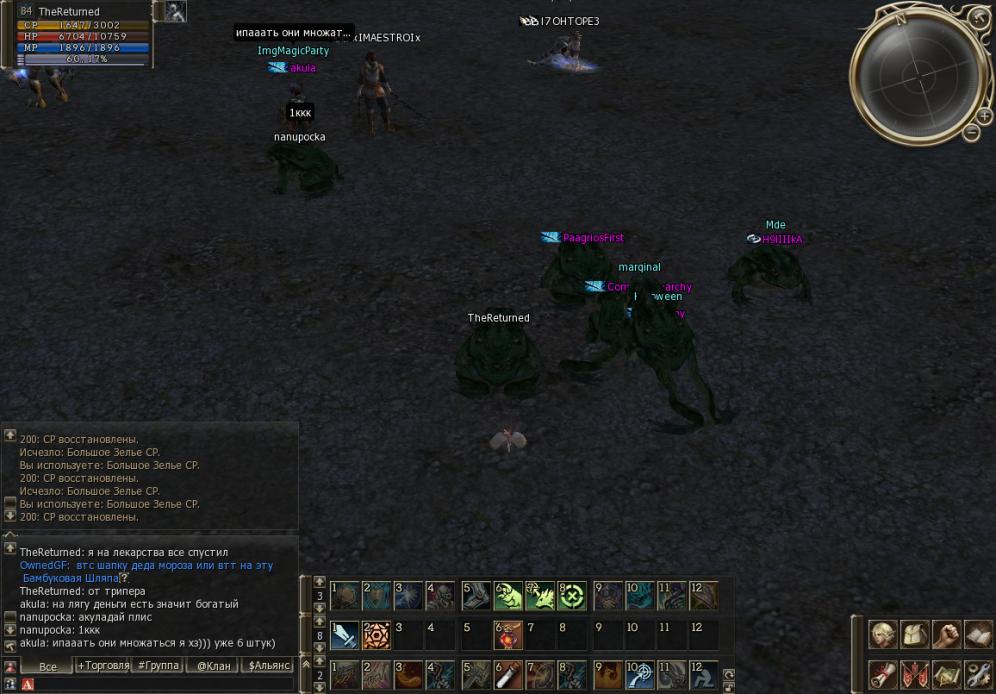Activate the blue target arrow action
996x694 pixels.
[639, 674]
